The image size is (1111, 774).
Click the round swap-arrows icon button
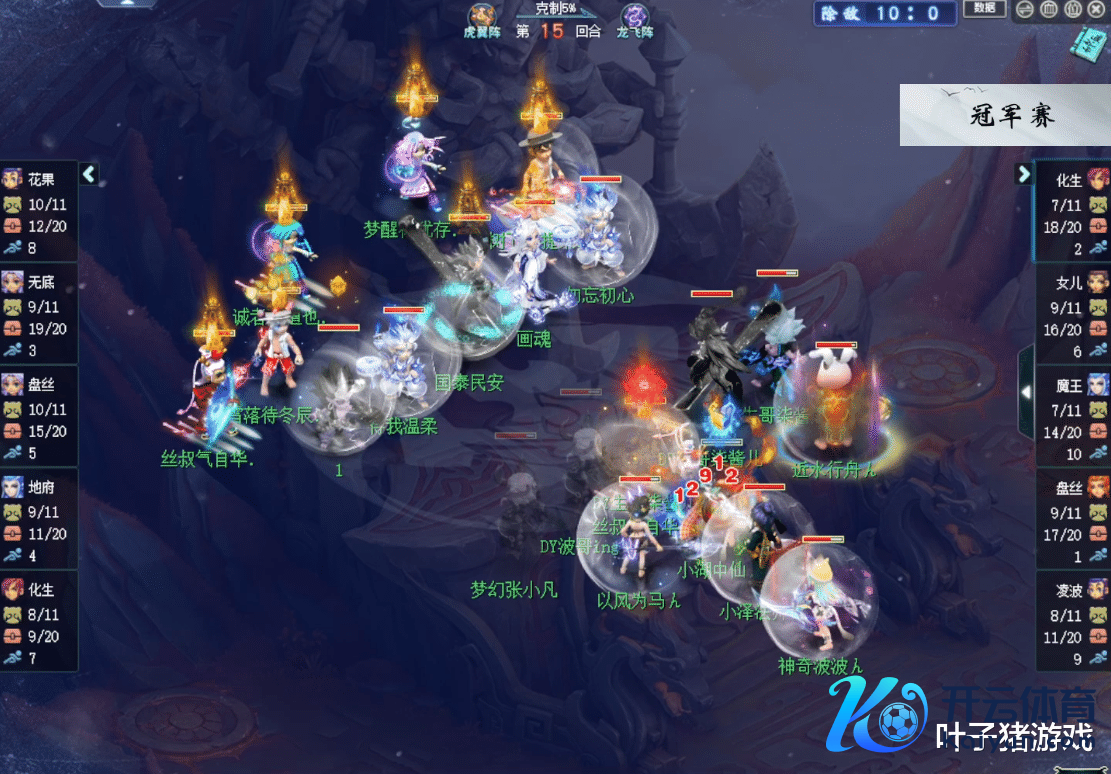(1026, 10)
